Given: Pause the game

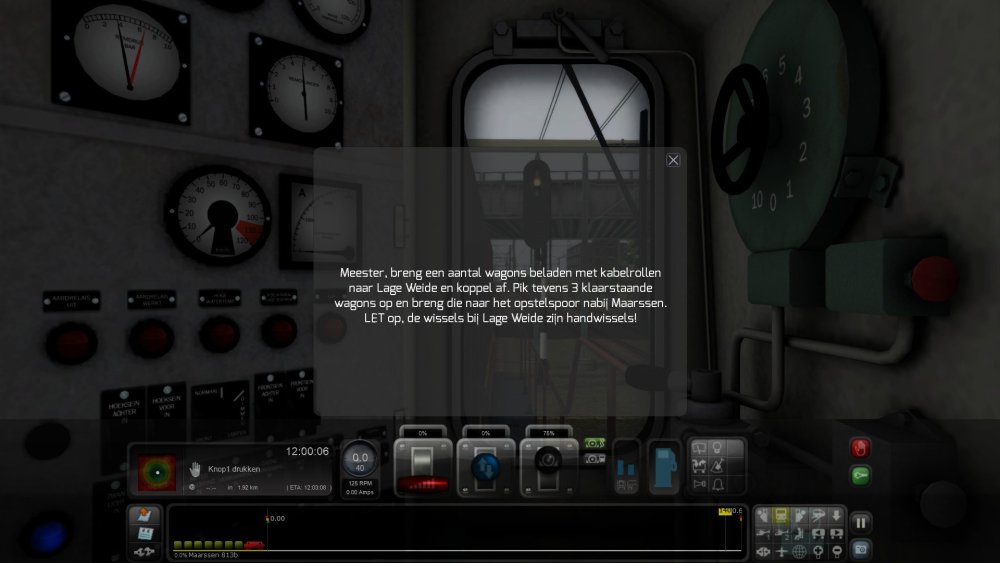Looking at the screenshot, I should [x=860, y=522].
